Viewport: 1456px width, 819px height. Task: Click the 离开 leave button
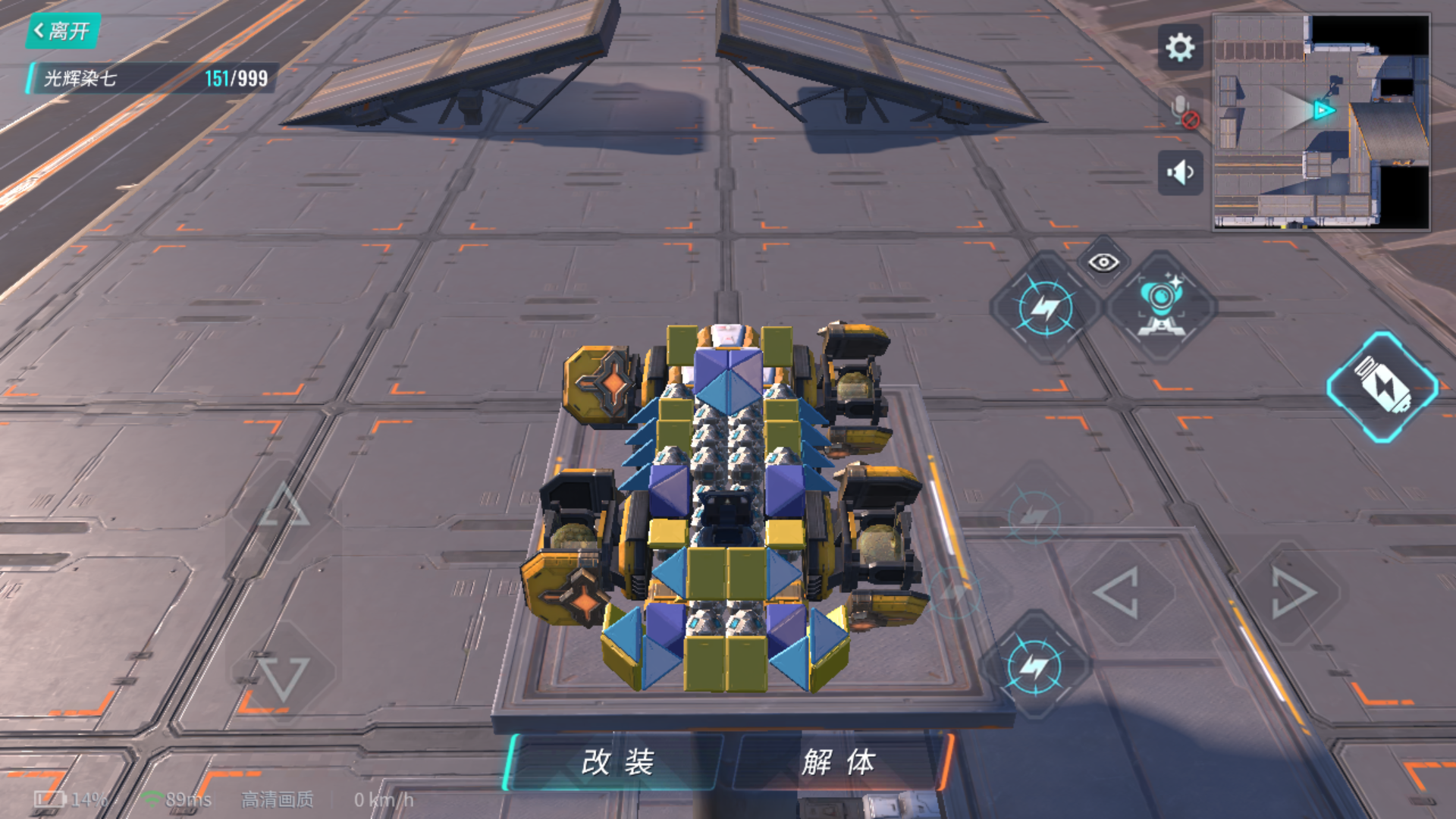pyautogui.click(x=62, y=31)
